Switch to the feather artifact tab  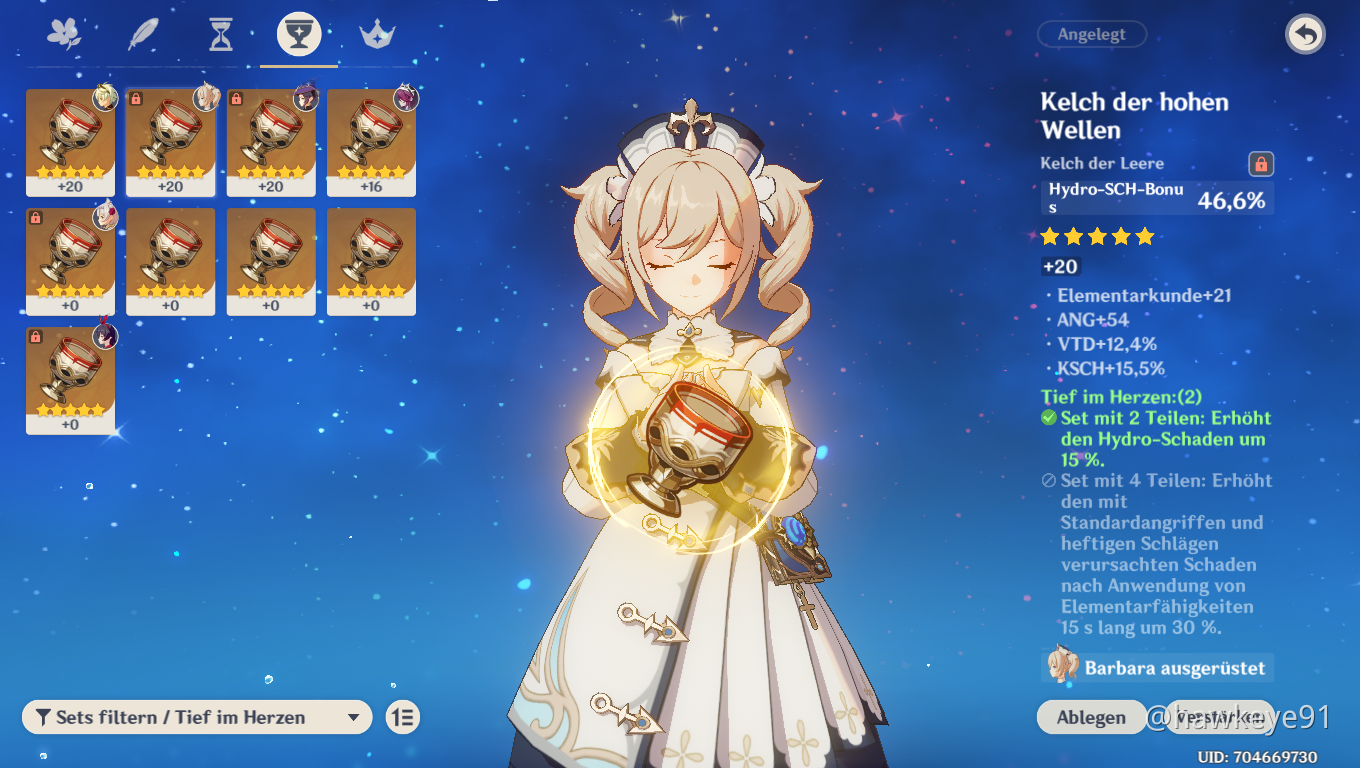143,35
